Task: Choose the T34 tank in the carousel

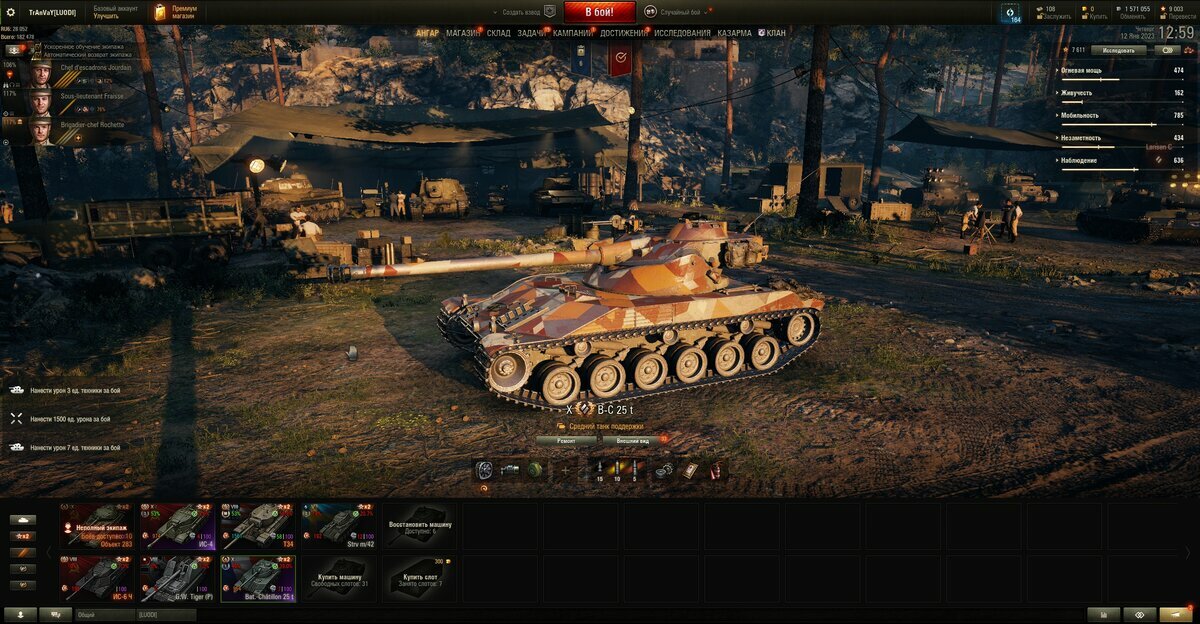Action: pos(258,526)
